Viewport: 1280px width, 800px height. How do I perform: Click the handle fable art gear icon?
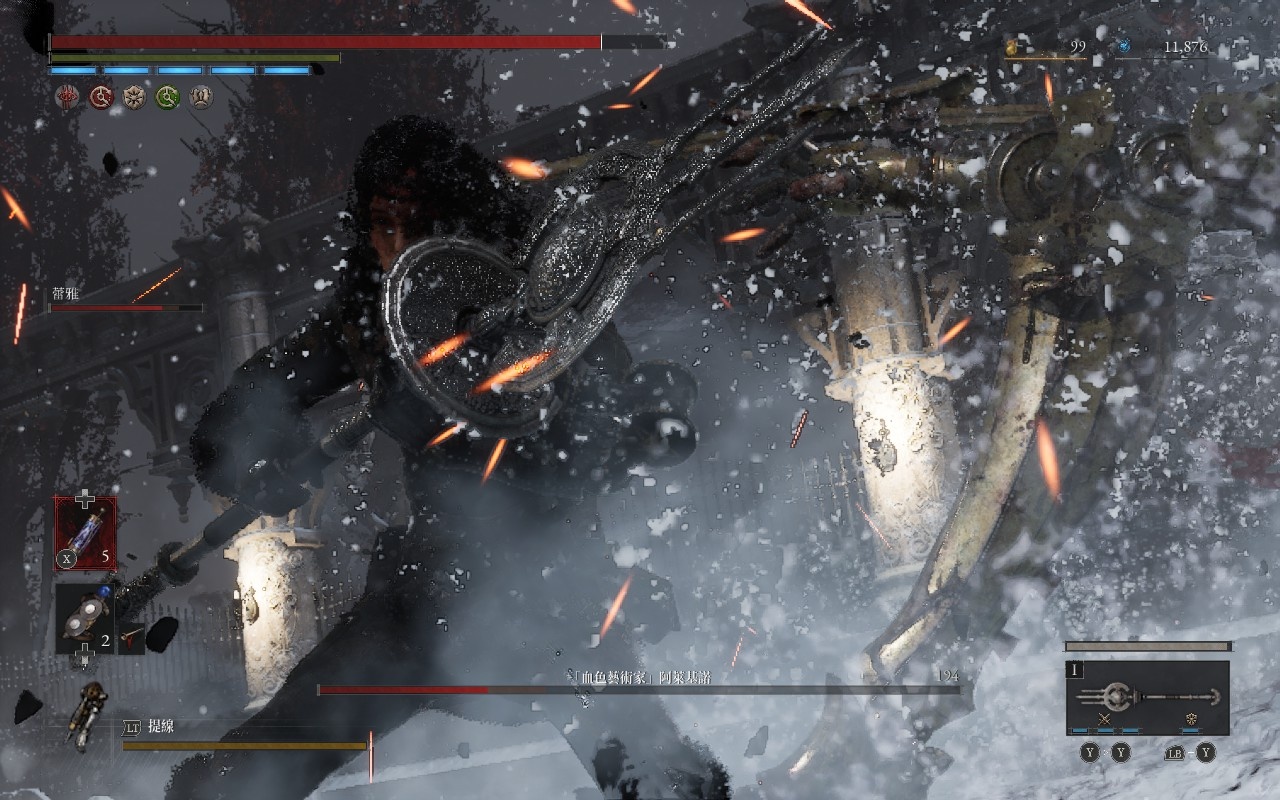[x=1191, y=719]
